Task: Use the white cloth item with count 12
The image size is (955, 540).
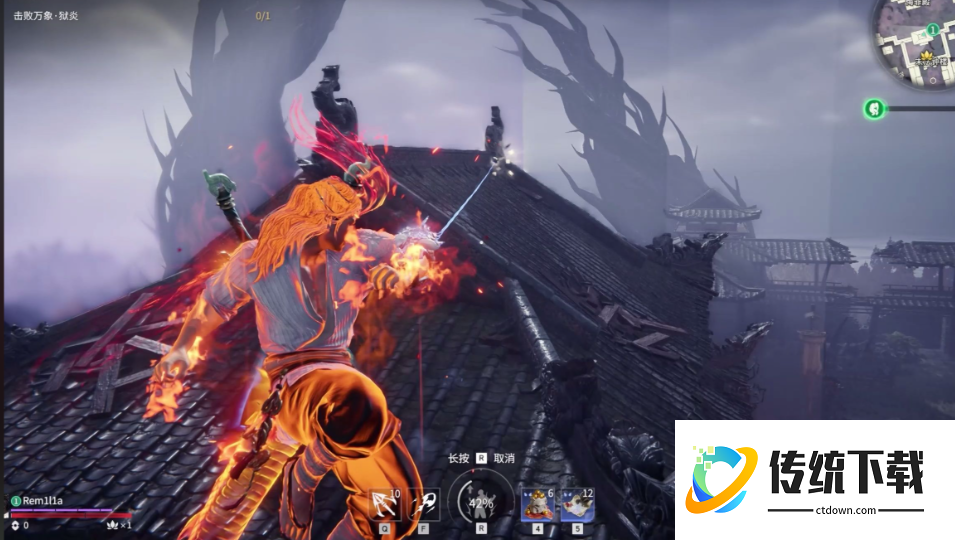Action: click(577, 505)
